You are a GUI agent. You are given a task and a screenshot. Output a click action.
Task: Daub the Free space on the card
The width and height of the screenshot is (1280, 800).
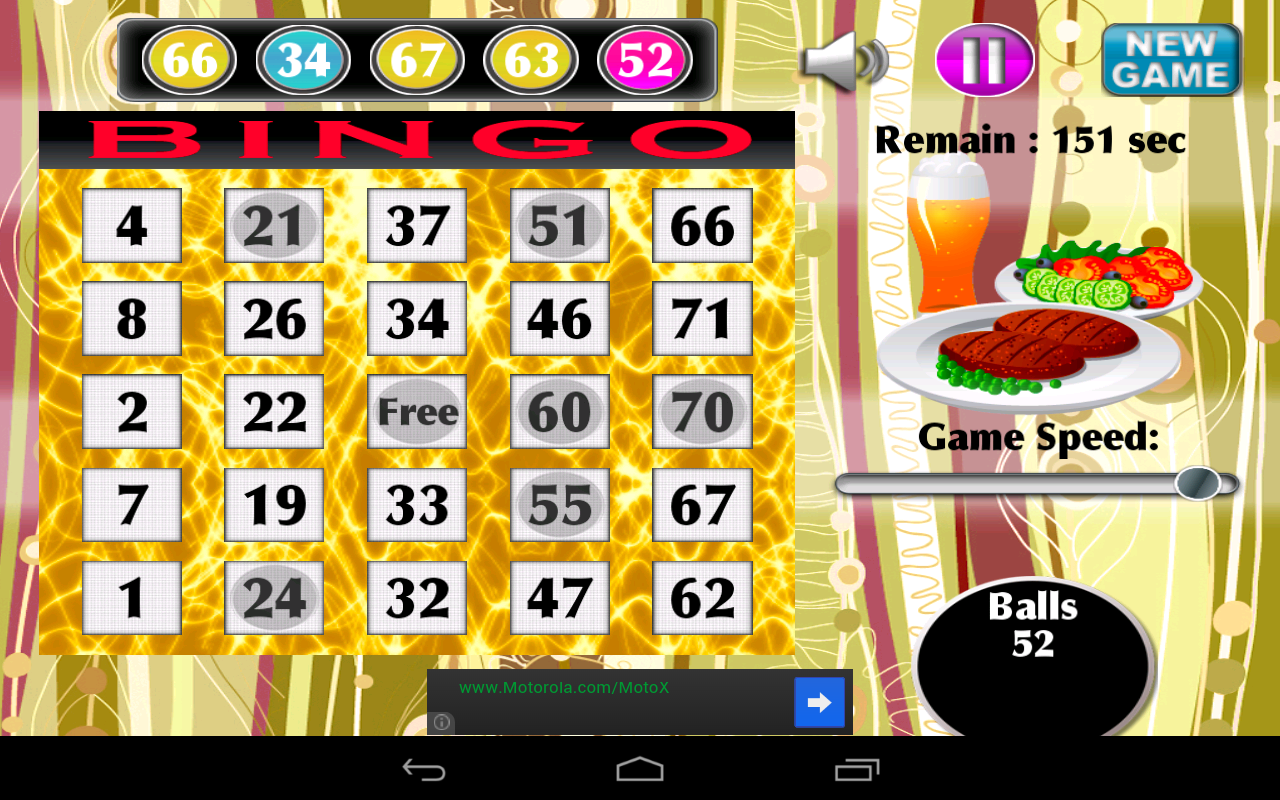coord(416,411)
